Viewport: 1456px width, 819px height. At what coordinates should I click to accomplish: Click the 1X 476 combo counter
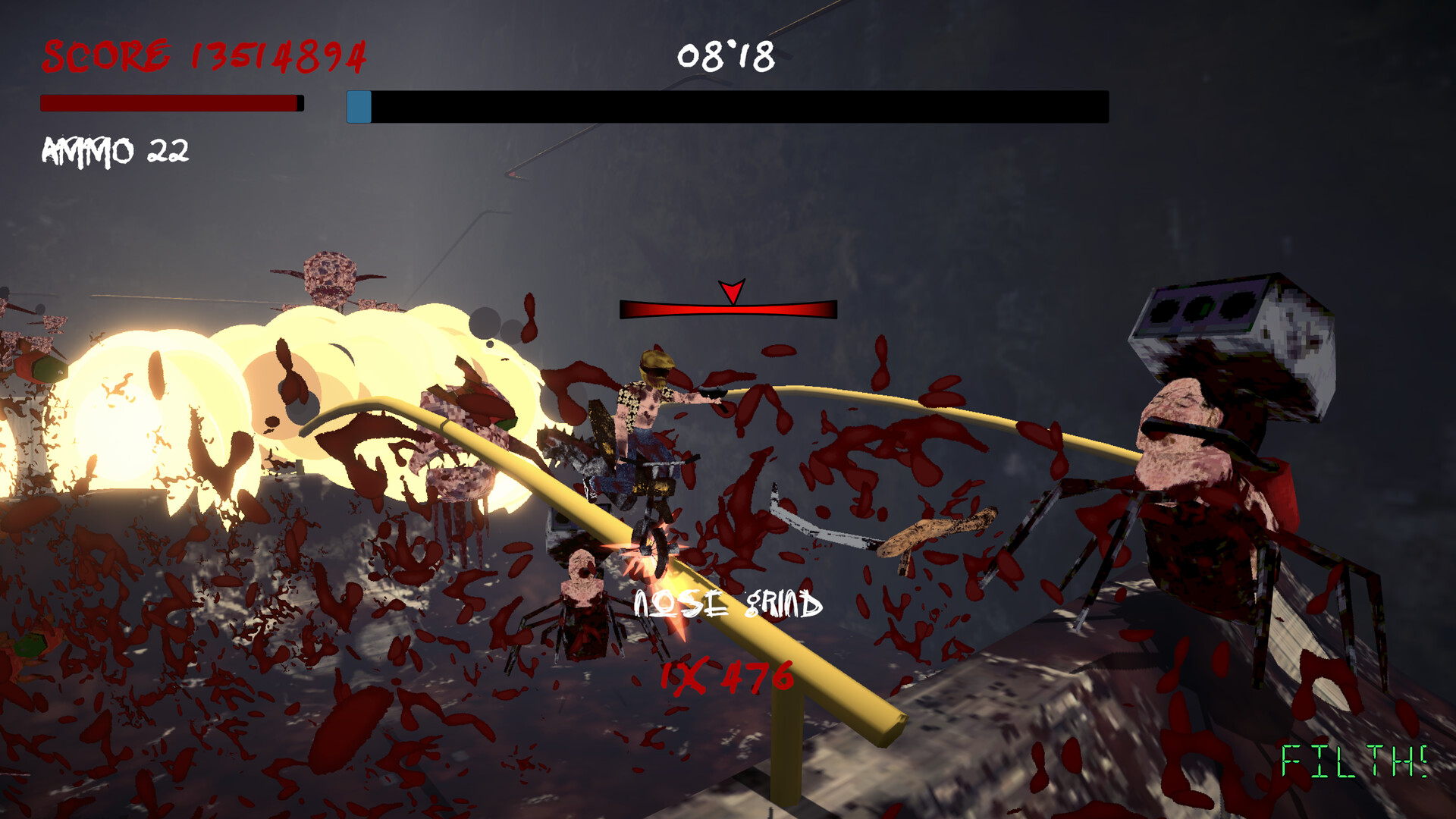726,675
